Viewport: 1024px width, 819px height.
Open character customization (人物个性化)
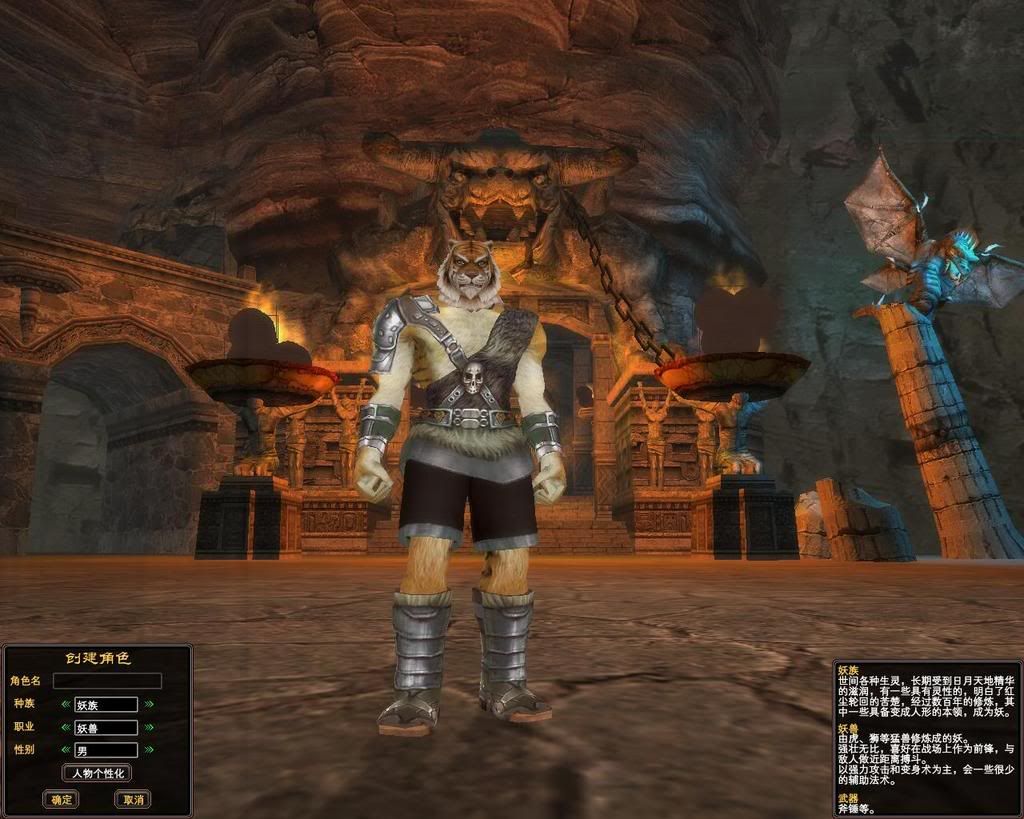pos(97,773)
